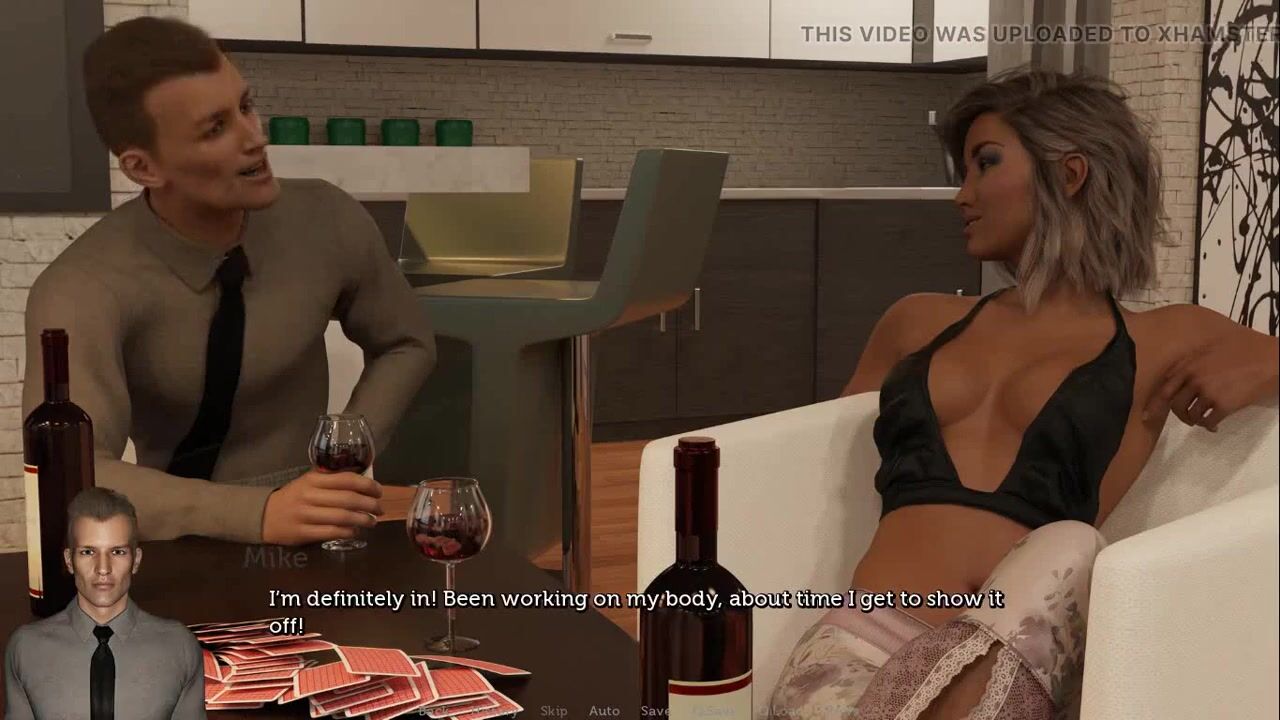Go back one line with Back

434,711
